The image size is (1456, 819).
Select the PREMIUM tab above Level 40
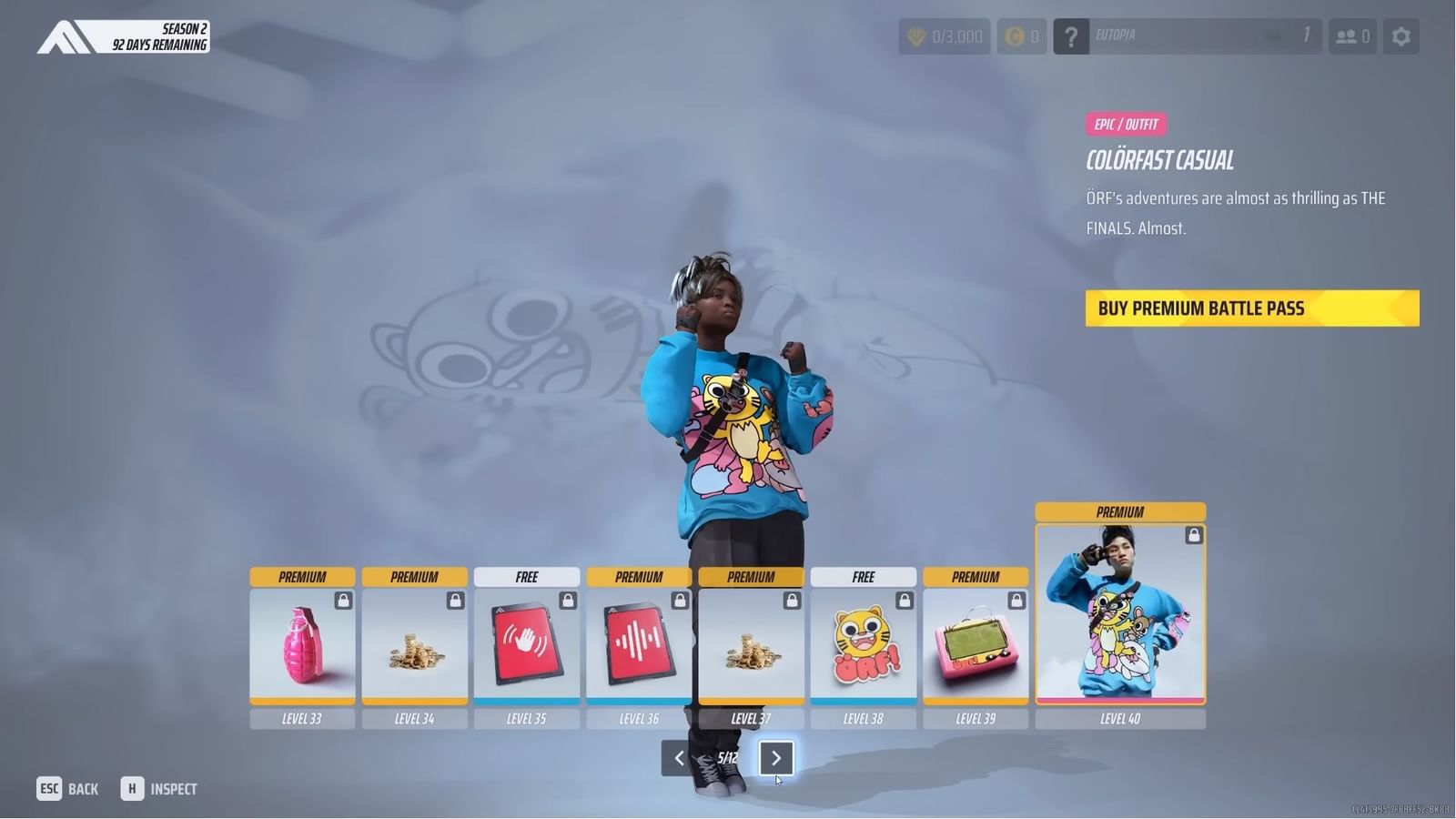(1119, 511)
